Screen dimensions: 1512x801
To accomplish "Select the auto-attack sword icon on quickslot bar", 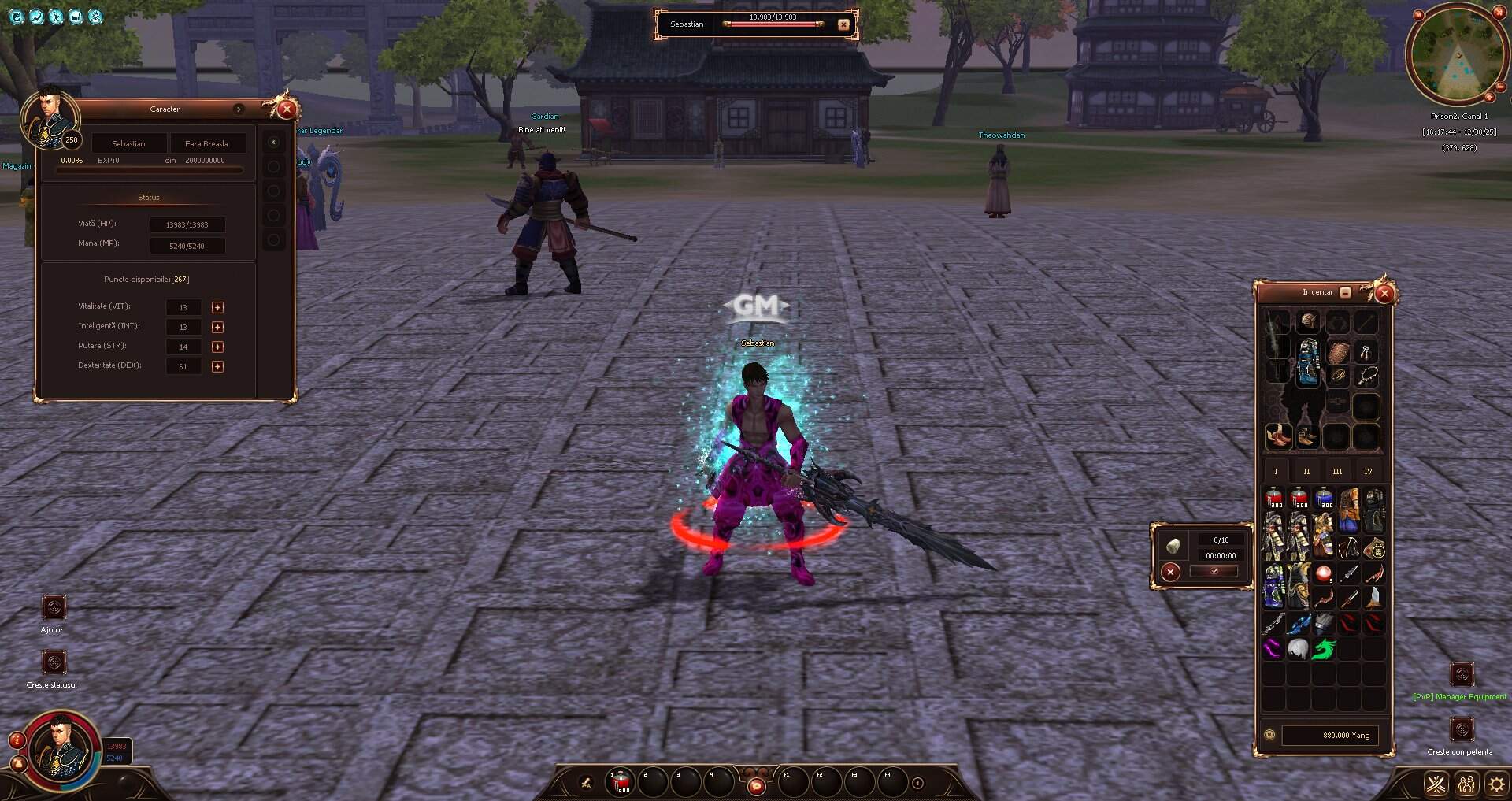I will pyautogui.click(x=585, y=783).
